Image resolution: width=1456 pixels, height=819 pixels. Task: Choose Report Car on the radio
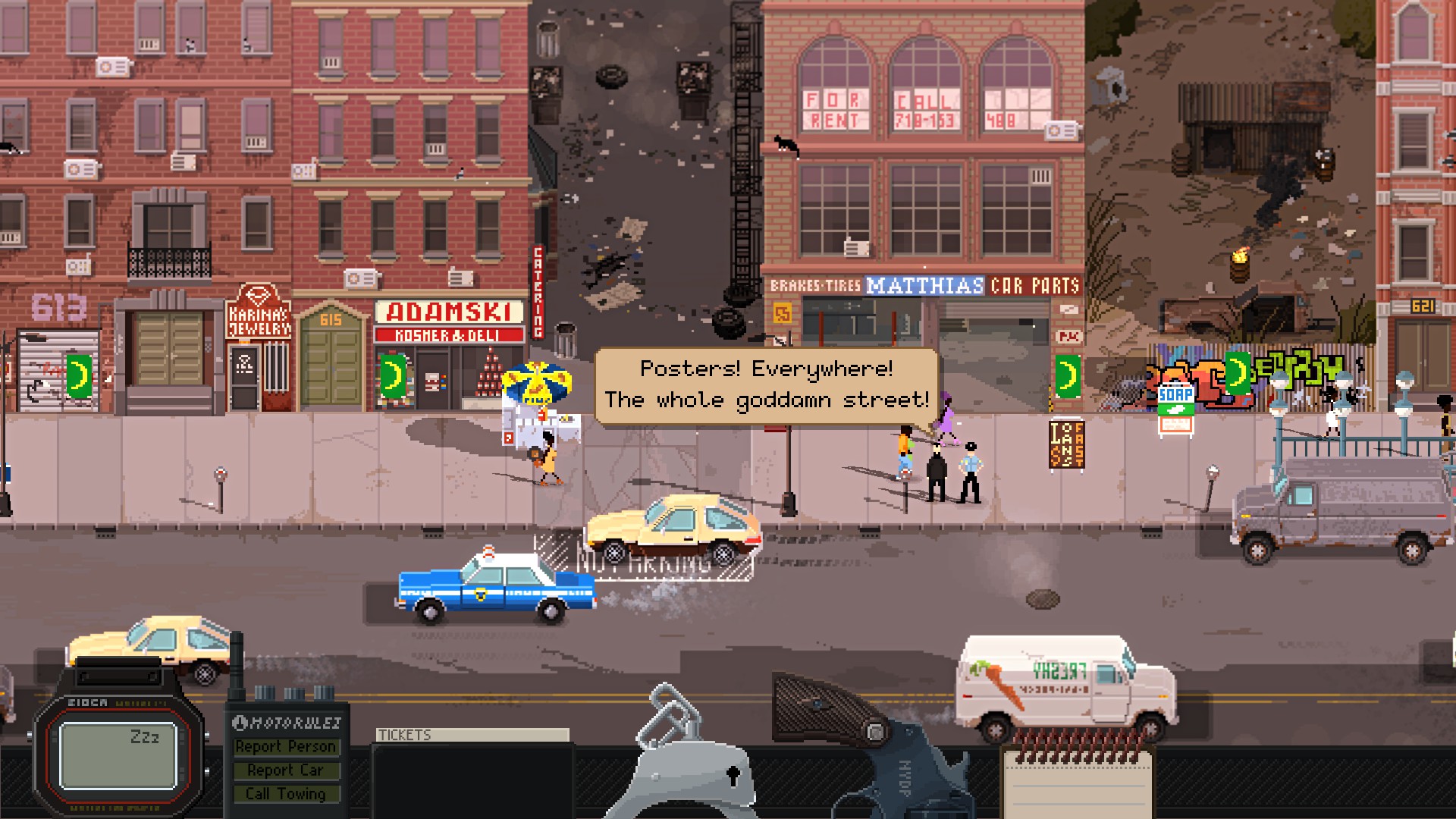(x=286, y=770)
